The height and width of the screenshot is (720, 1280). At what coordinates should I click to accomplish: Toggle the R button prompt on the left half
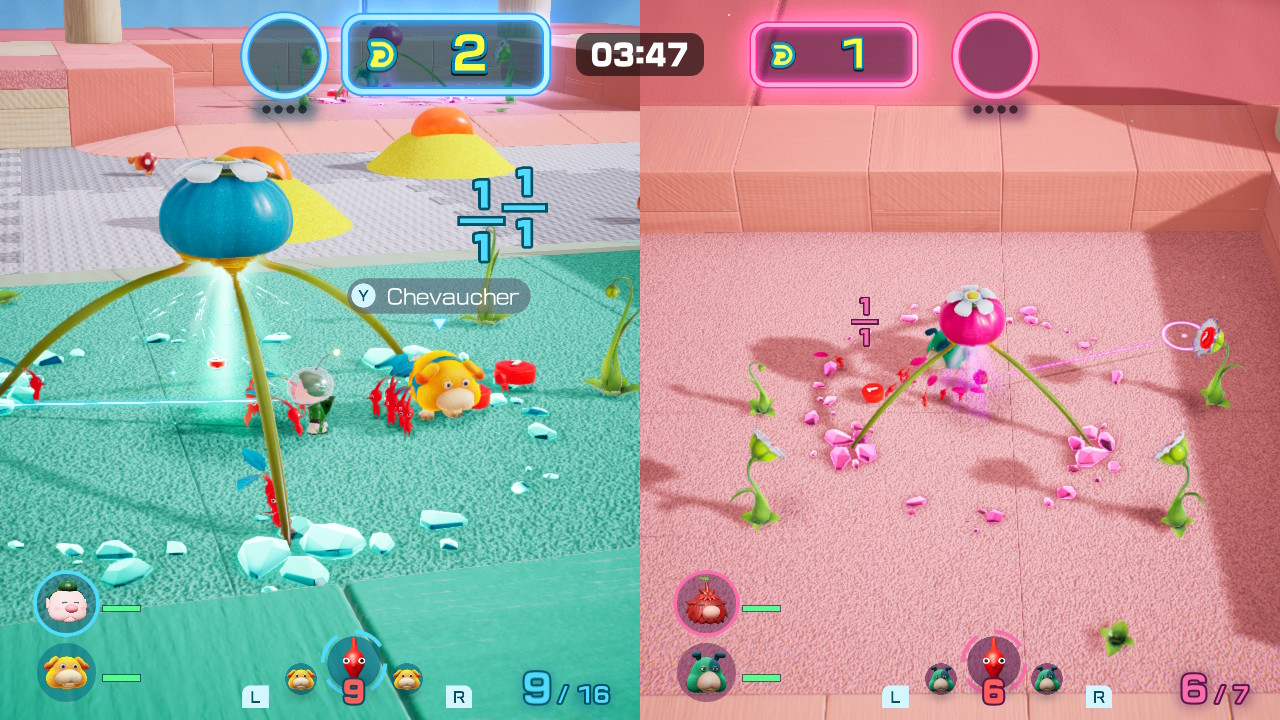click(459, 697)
